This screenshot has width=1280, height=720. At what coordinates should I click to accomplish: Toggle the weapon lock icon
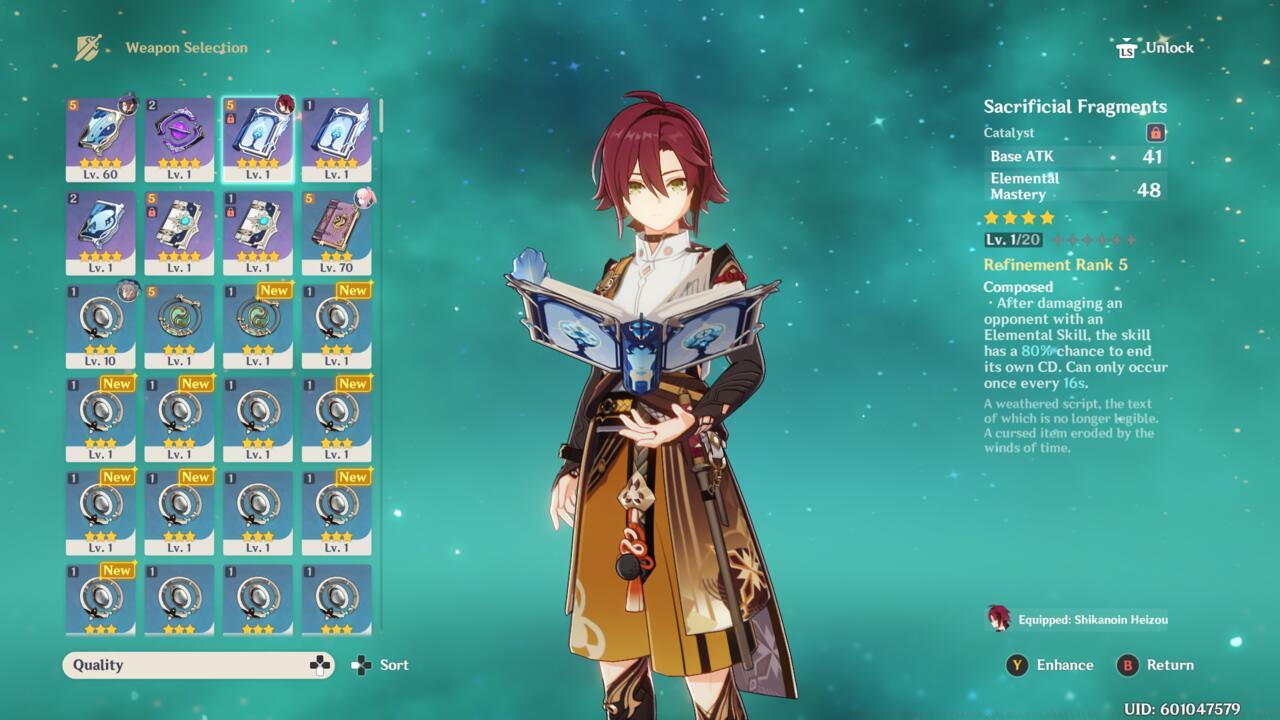1156,132
